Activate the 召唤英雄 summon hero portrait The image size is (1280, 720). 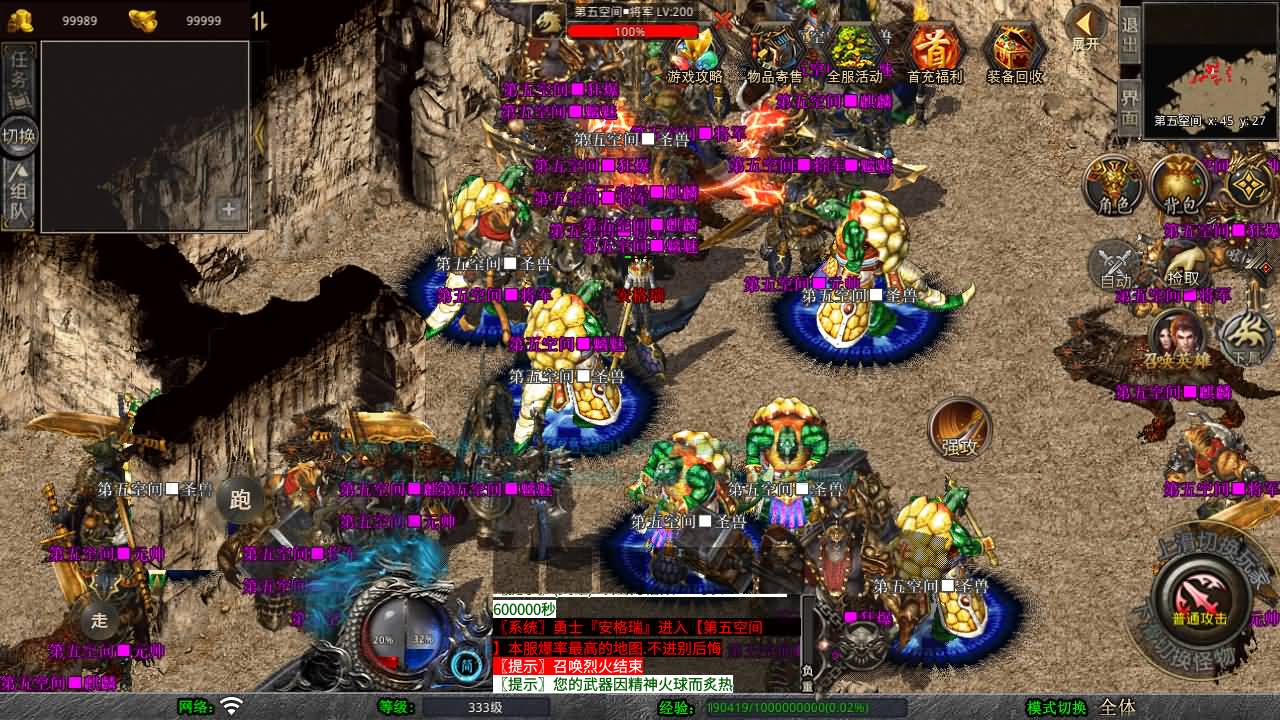[1176, 338]
